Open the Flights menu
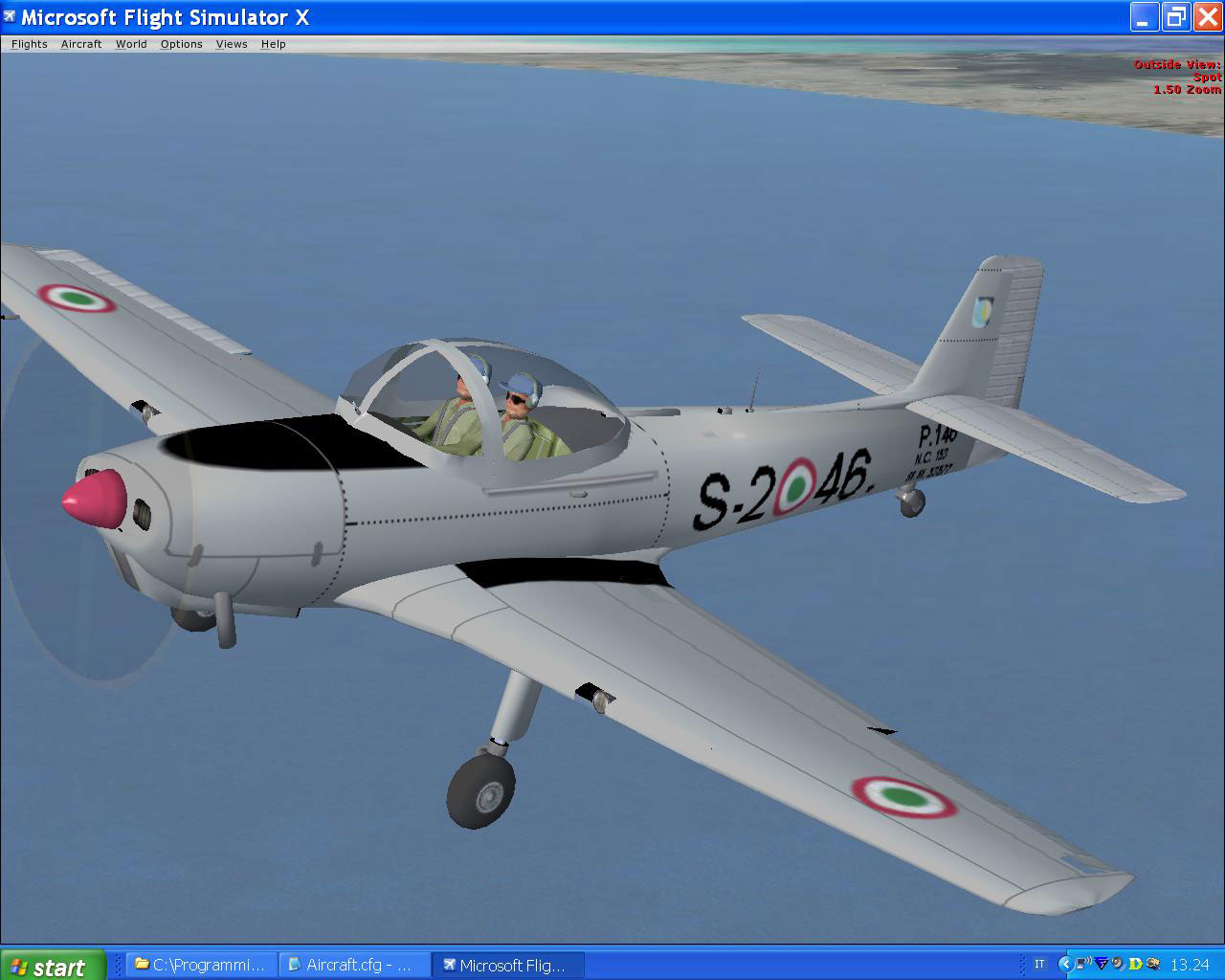 coord(28,43)
